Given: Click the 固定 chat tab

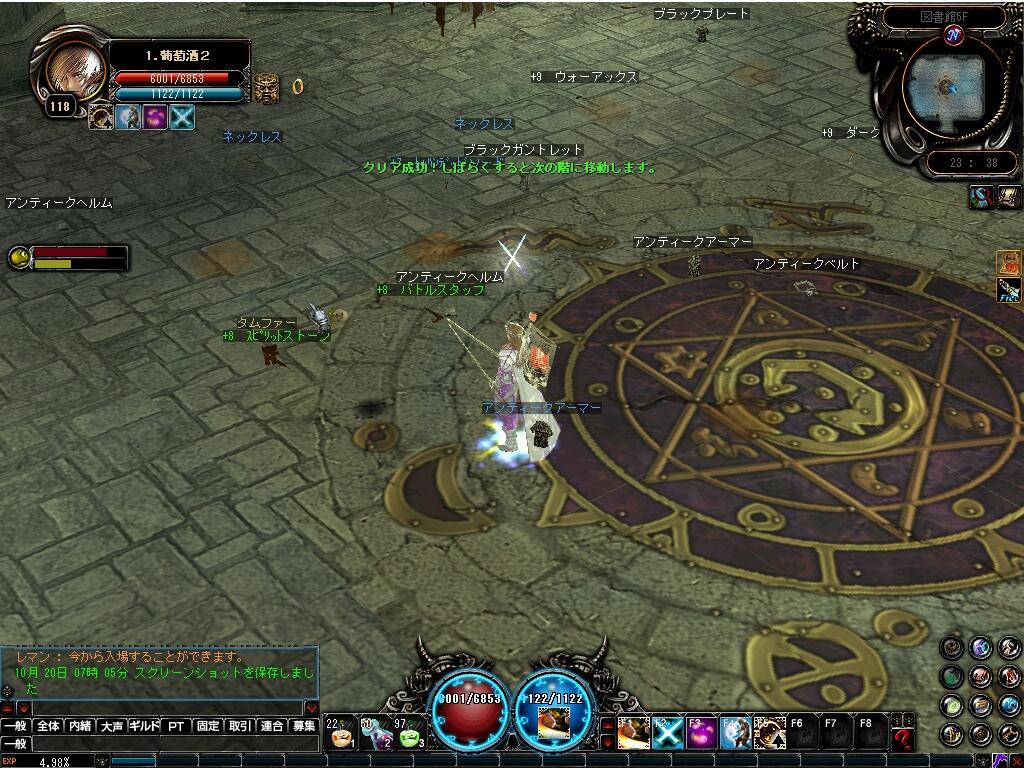Looking at the screenshot, I should (x=208, y=726).
